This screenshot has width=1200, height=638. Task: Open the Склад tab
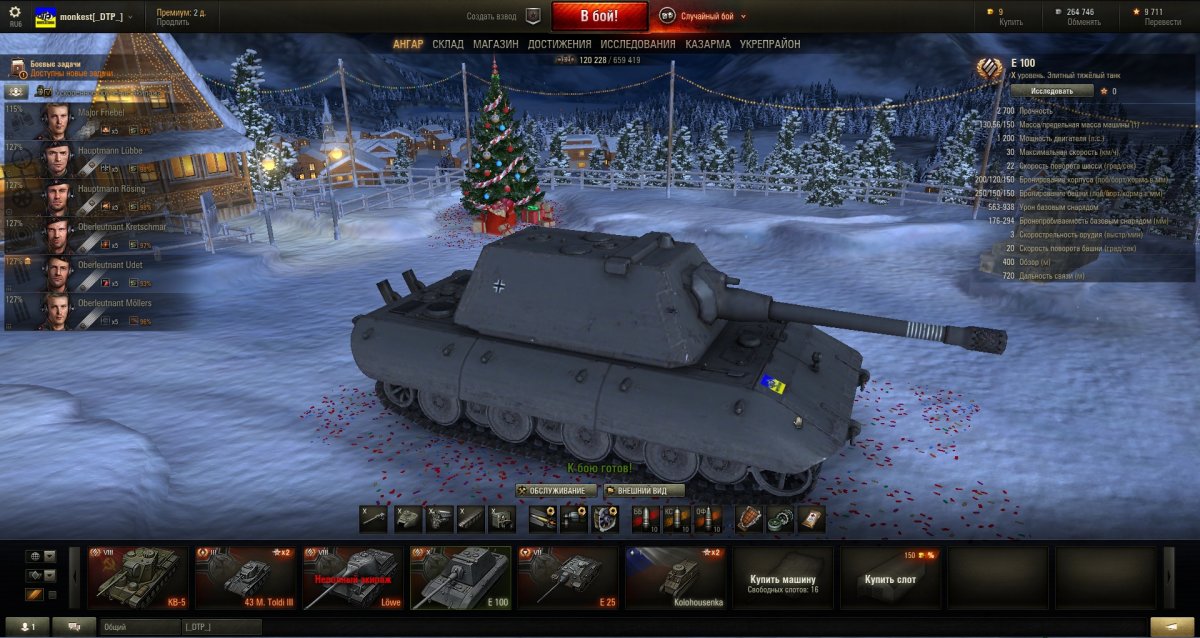coord(448,44)
